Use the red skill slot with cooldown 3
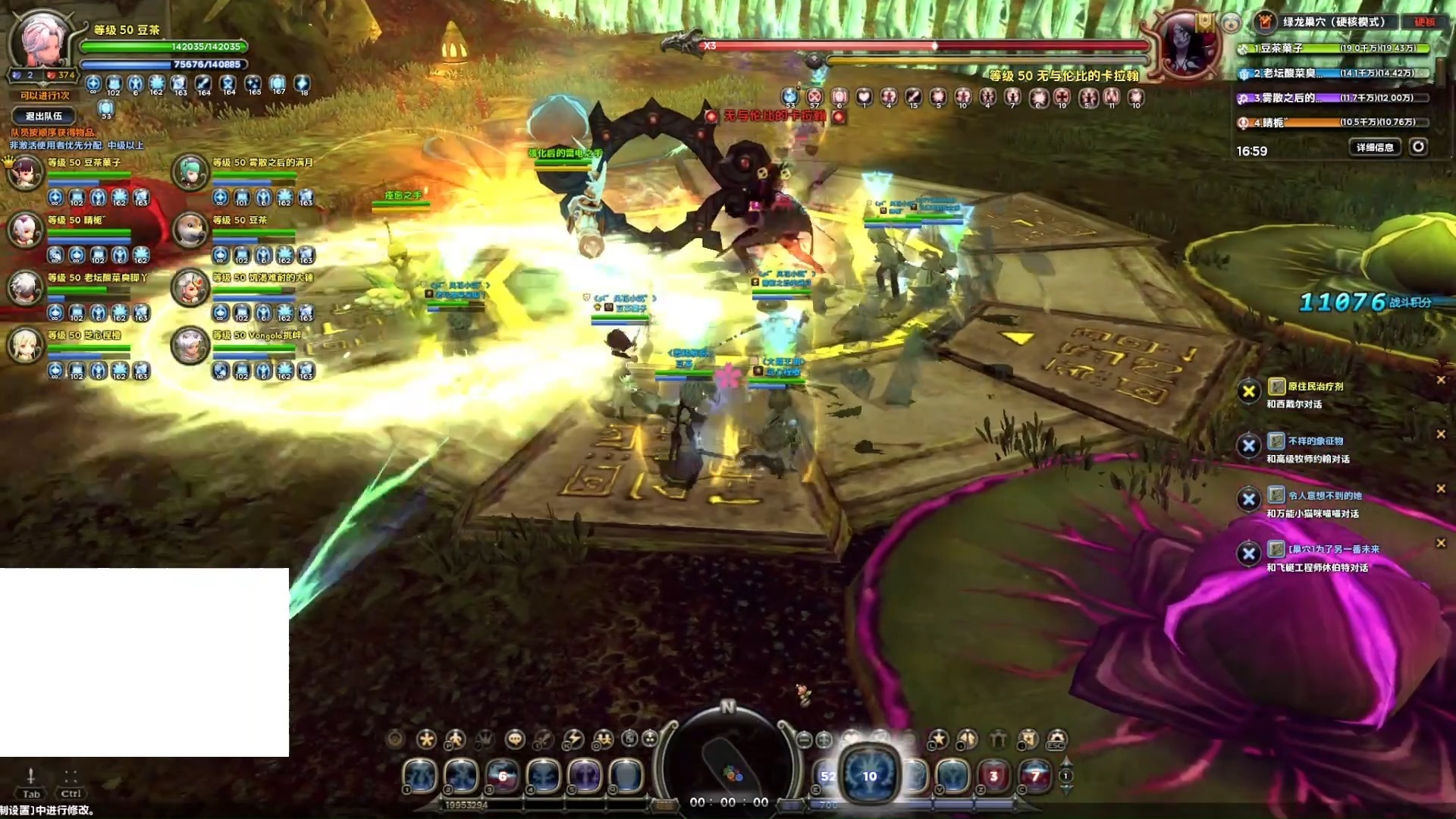 pyautogui.click(x=993, y=776)
